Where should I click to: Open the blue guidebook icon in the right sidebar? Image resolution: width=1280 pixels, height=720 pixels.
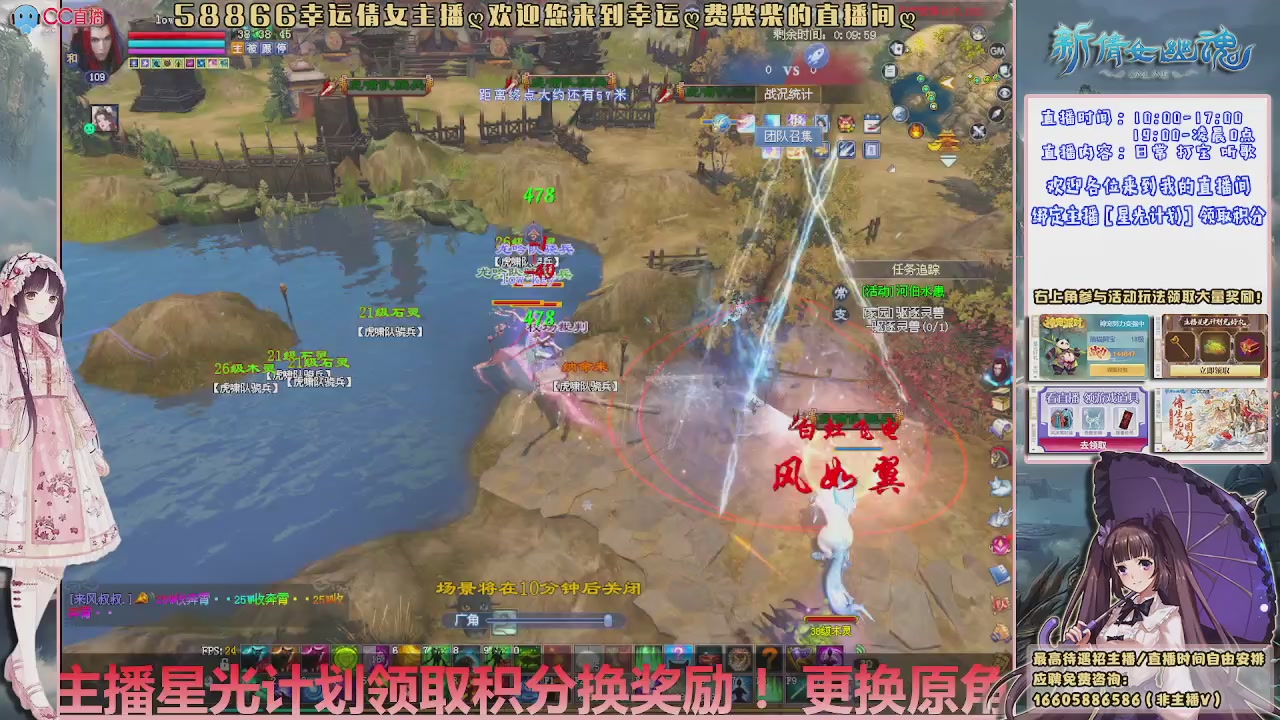click(x=1000, y=573)
